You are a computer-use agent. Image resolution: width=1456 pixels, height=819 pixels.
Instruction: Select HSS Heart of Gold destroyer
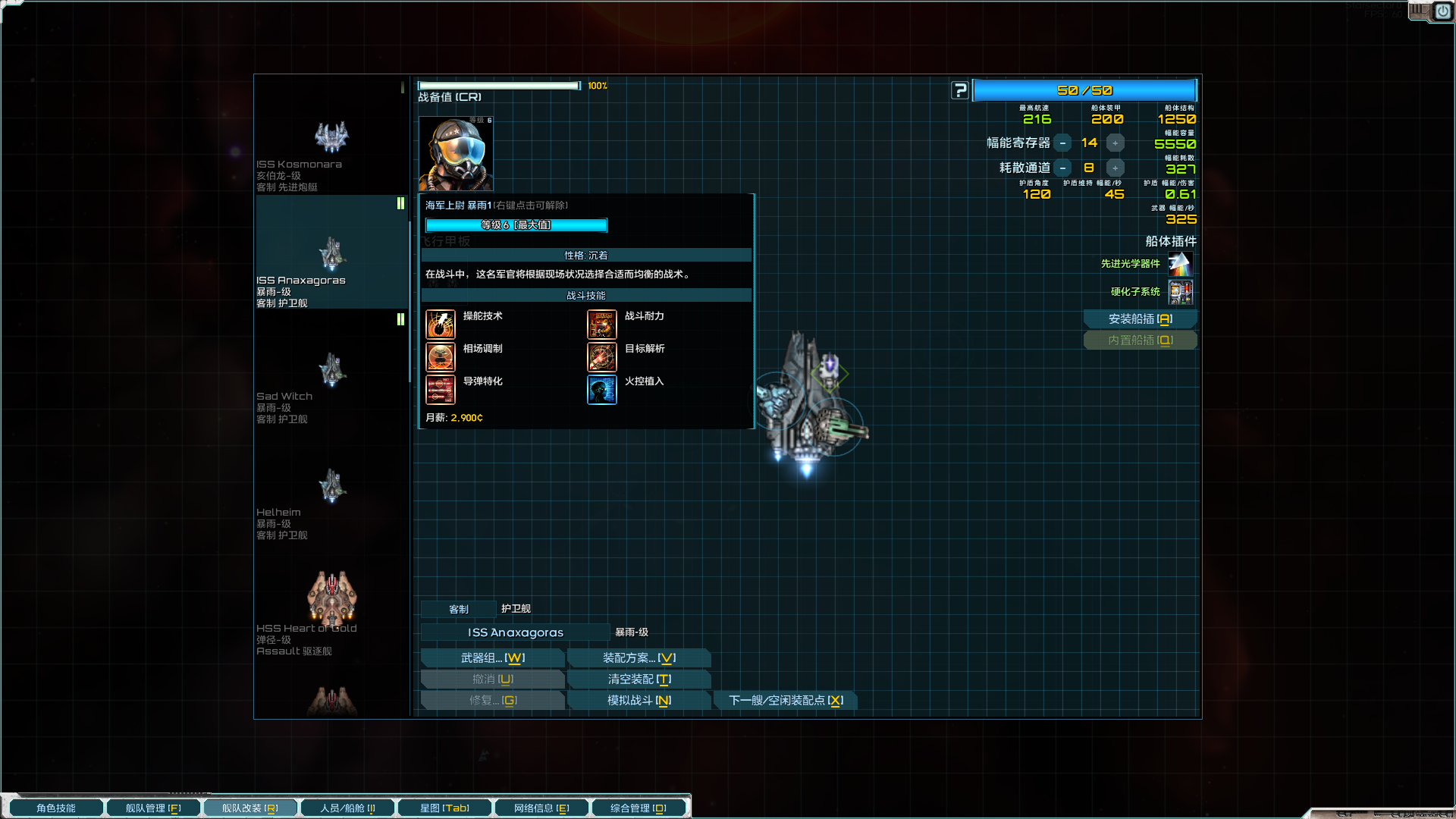pyautogui.click(x=331, y=610)
